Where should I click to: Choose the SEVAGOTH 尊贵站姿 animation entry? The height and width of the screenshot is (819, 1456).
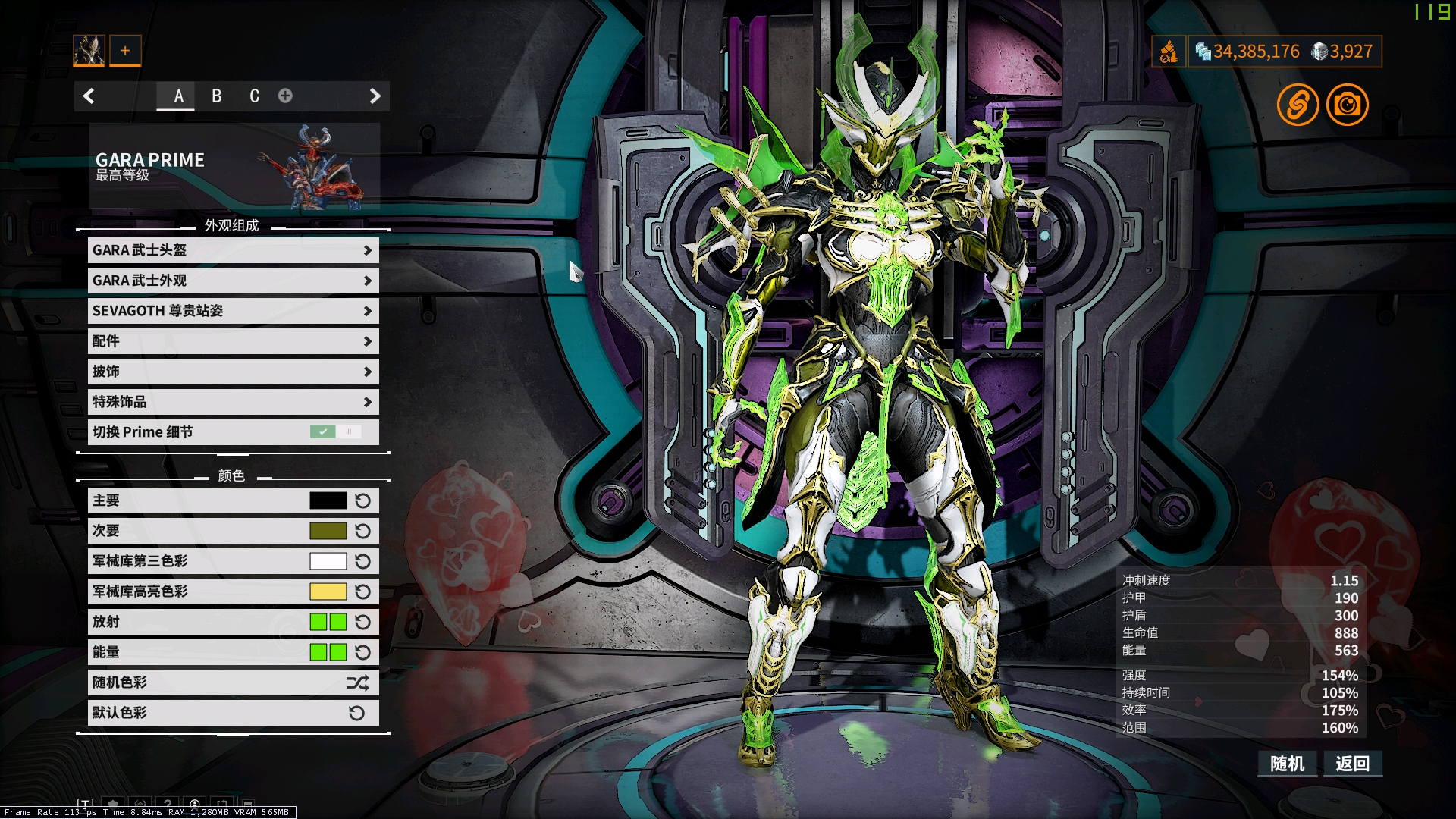(x=233, y=311)
